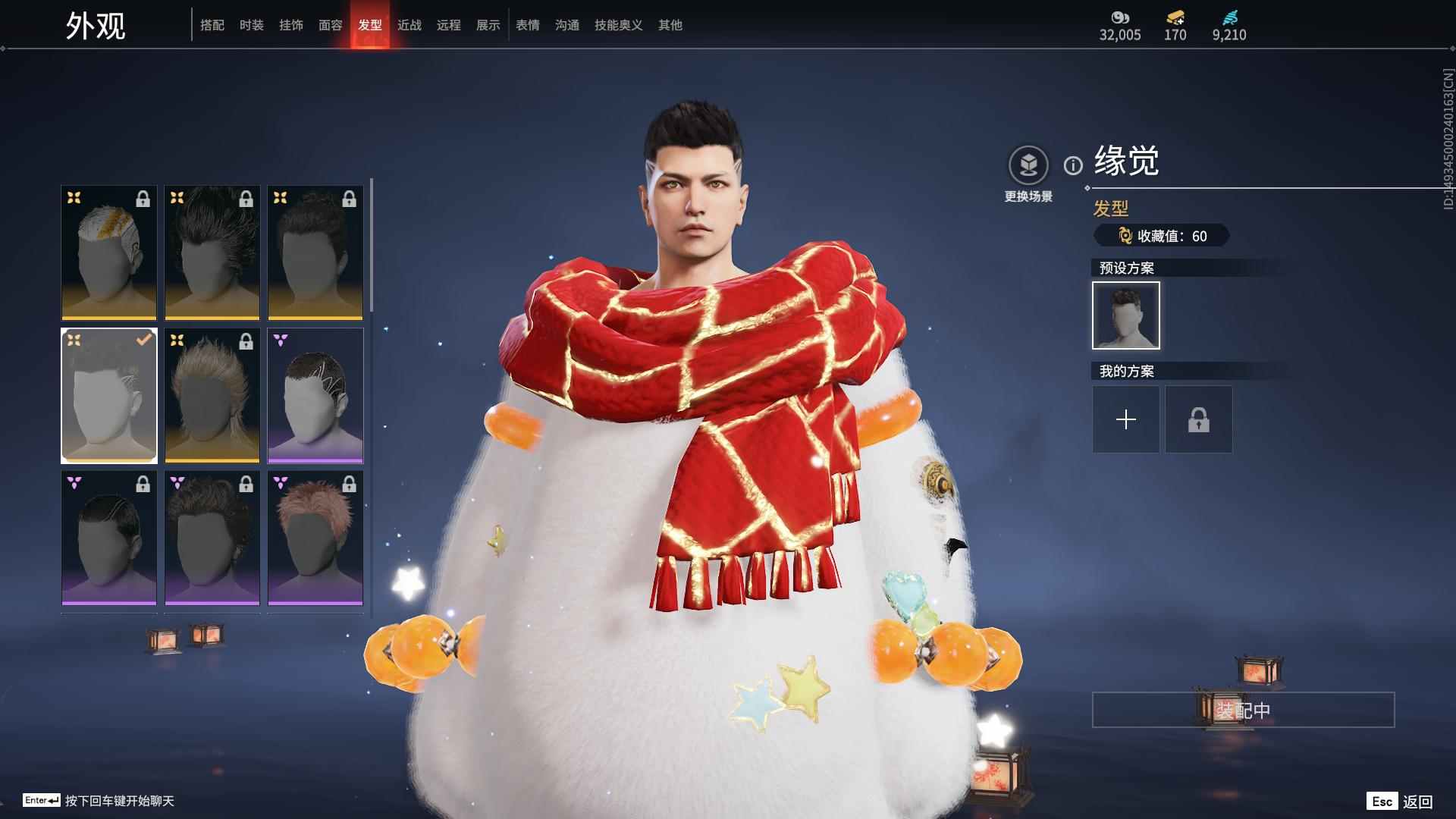
Task: Select the 技能奥义 tab
Action: (x=619, y=25)
